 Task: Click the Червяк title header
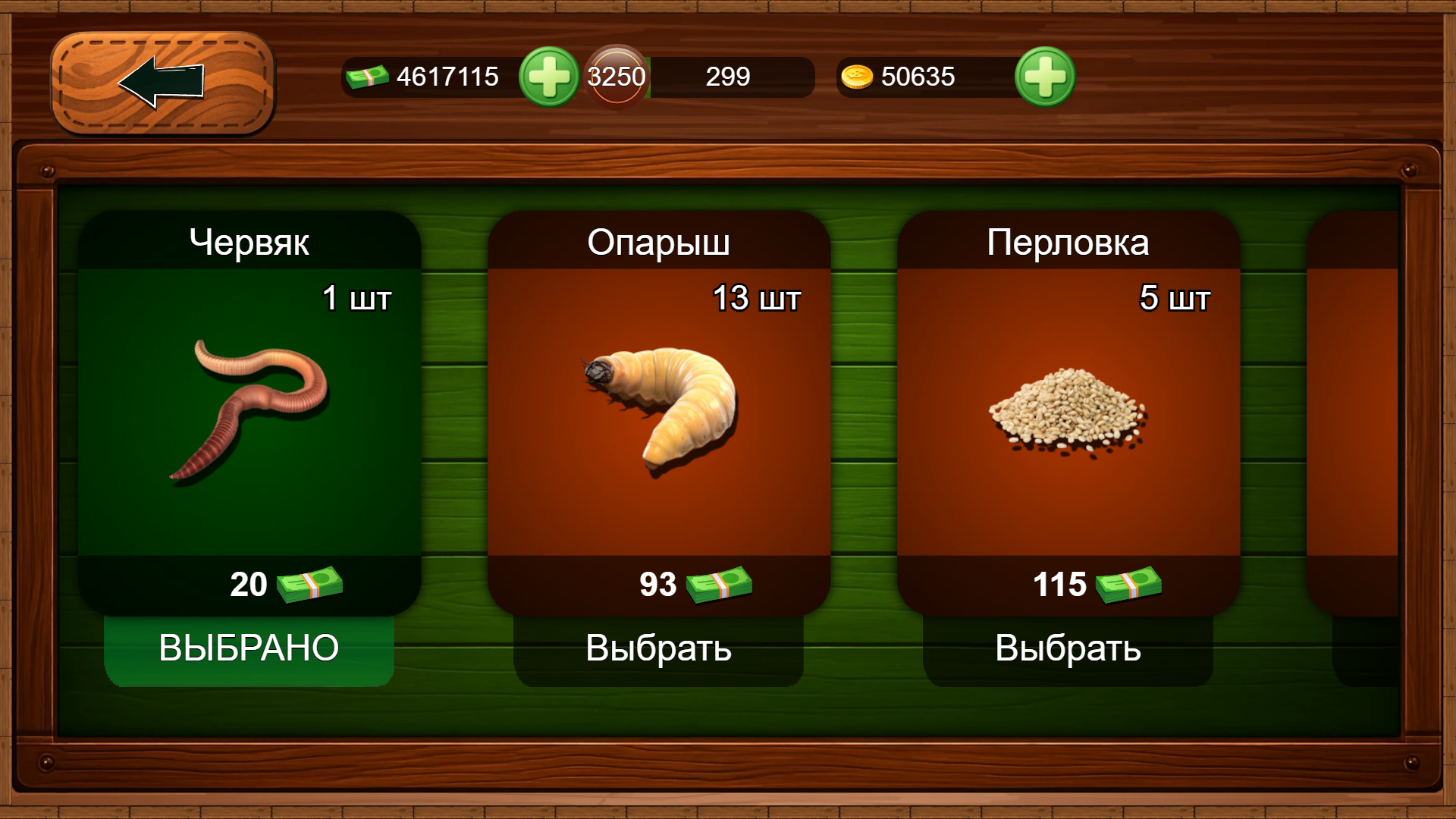[250, 243]
